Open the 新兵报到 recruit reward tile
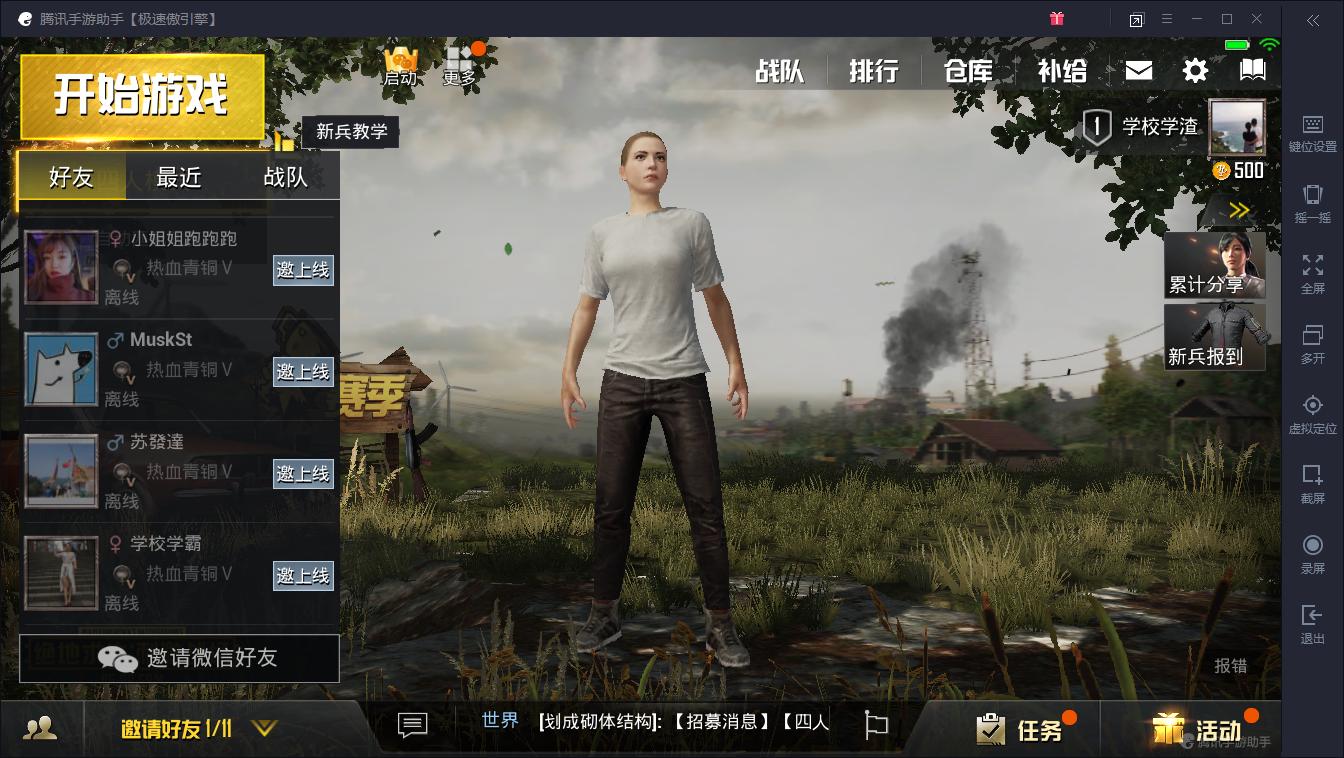This screenshot has height=758, width=1344. click(1214, 337)
